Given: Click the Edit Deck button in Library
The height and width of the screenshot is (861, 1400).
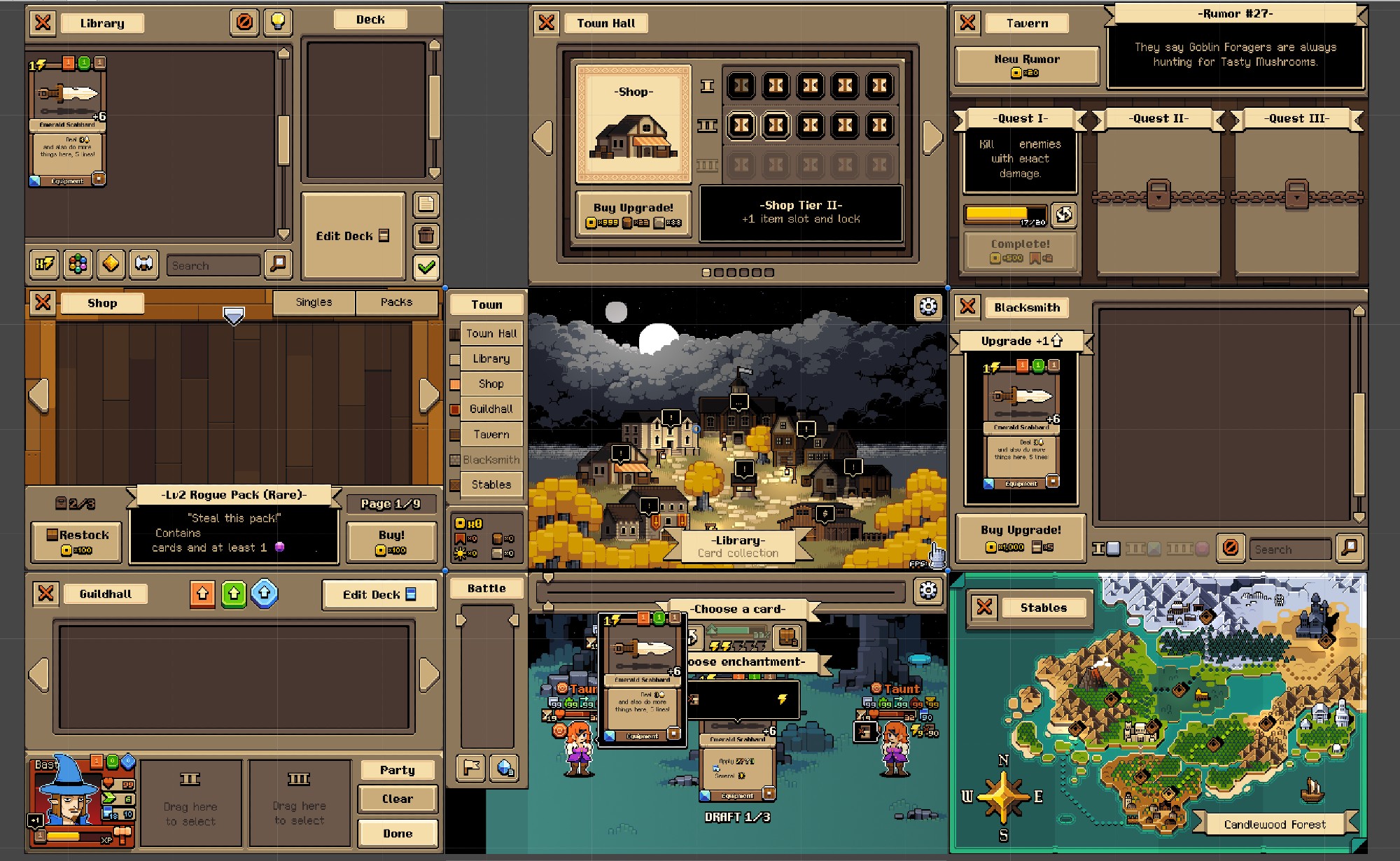Looking at the screenshot, I should pyautogui.click(x=353, y=236).
